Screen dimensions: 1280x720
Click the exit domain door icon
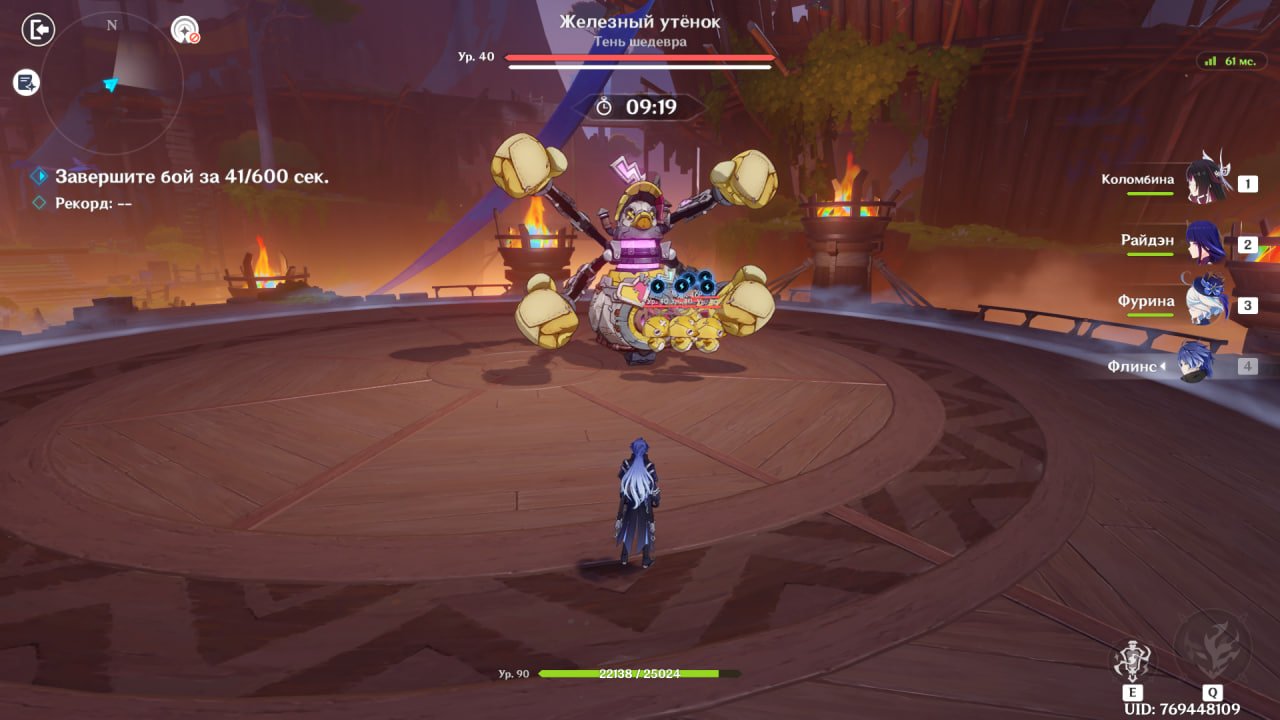click(38, 31)
